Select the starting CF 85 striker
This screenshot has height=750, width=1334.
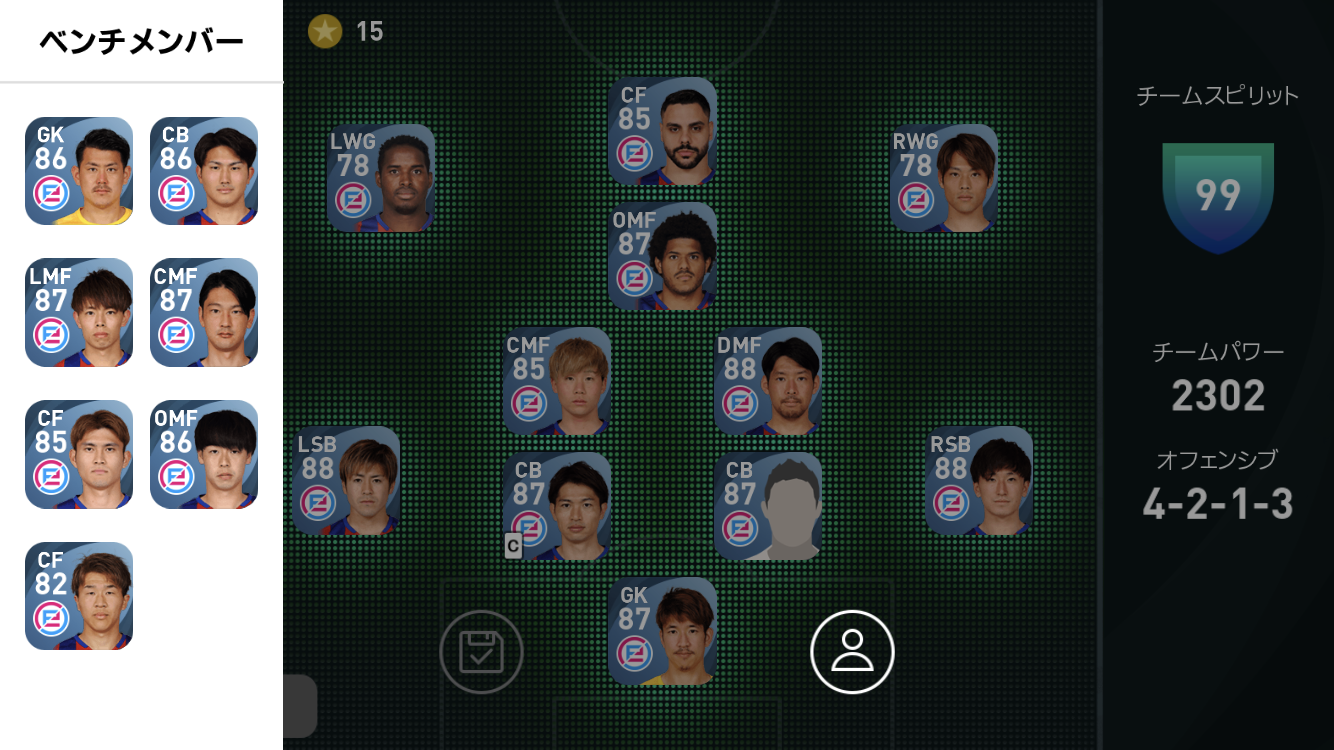pos(662,131)
